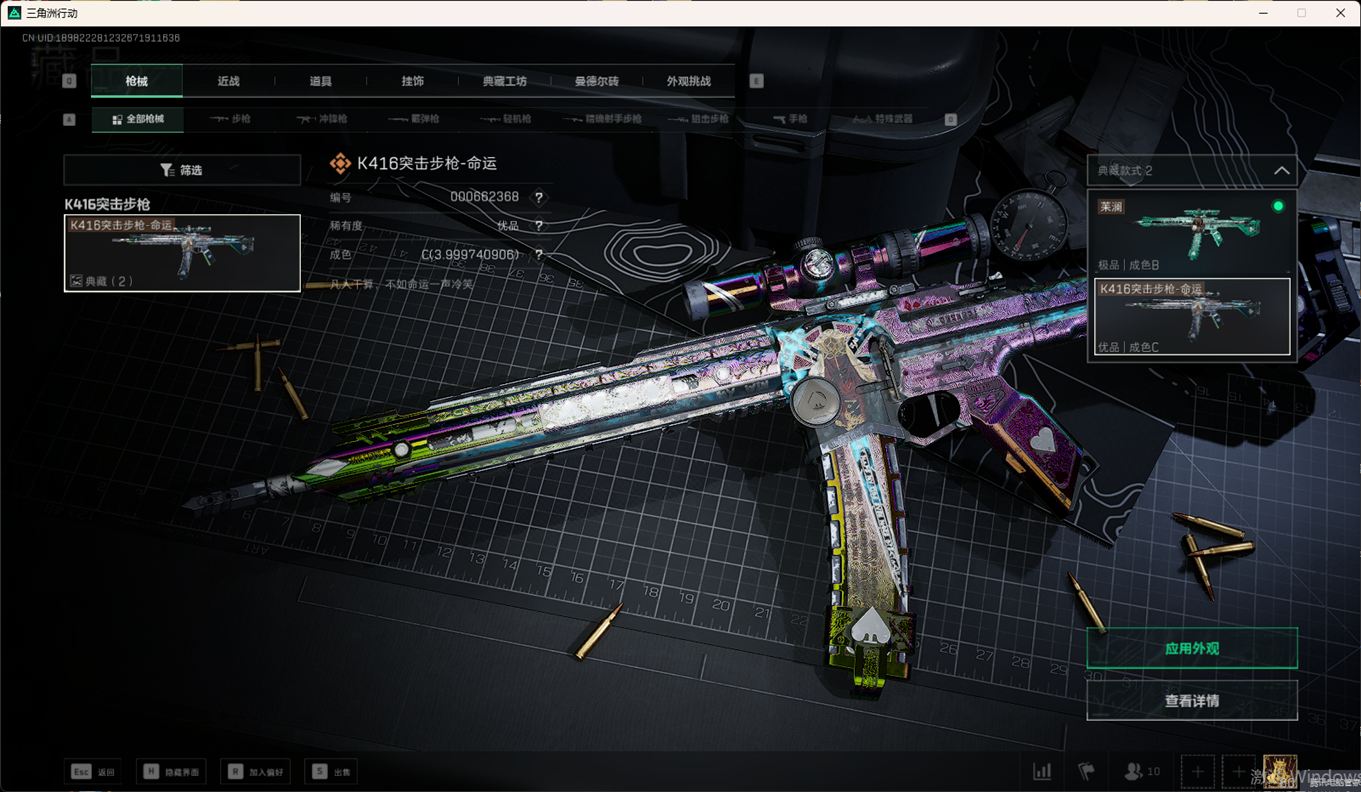Switch to the 近战 melee tab

click(x=228, y=81)
